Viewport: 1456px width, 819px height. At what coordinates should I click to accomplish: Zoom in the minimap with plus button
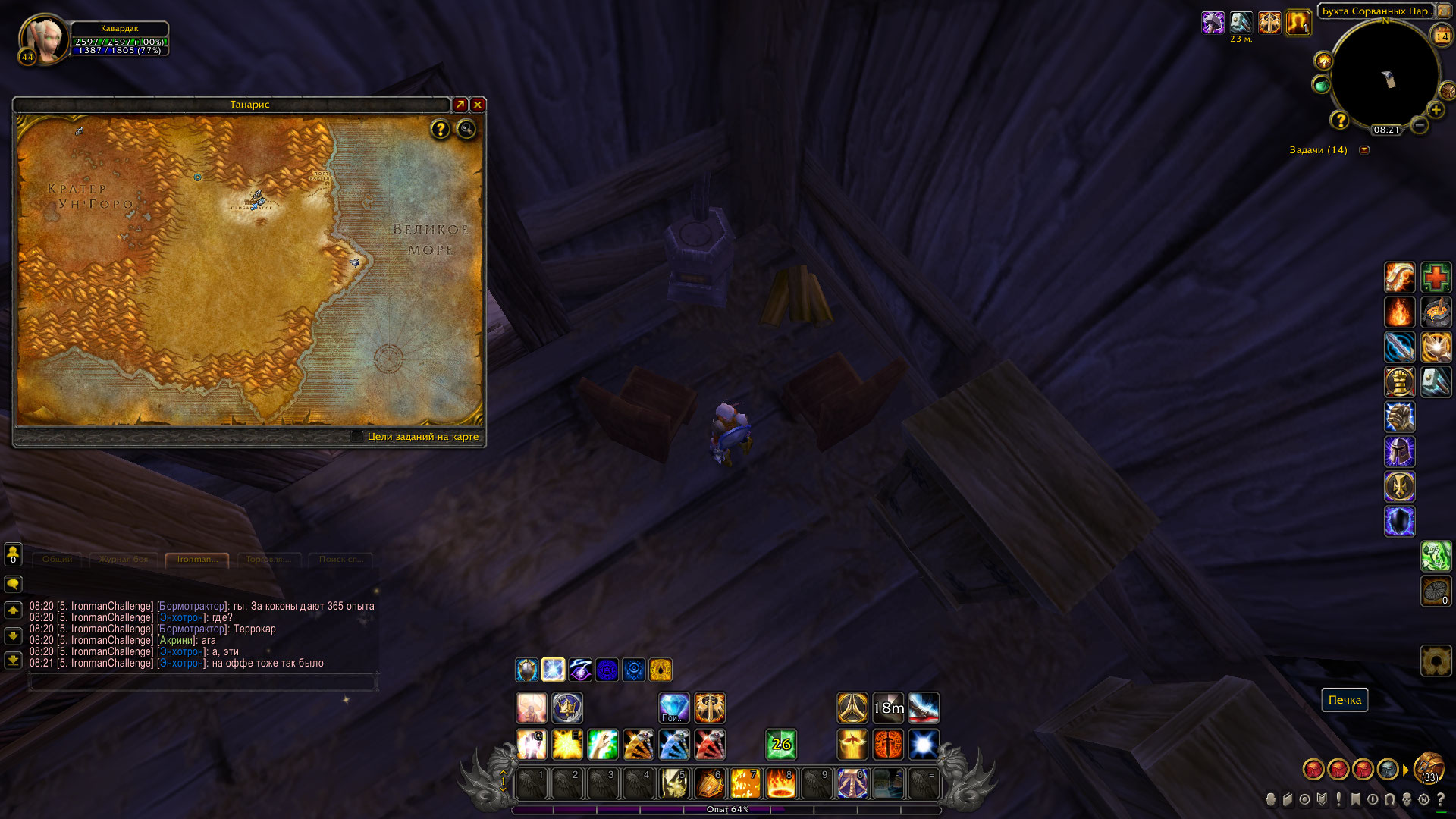click(x=1436, y=110)
